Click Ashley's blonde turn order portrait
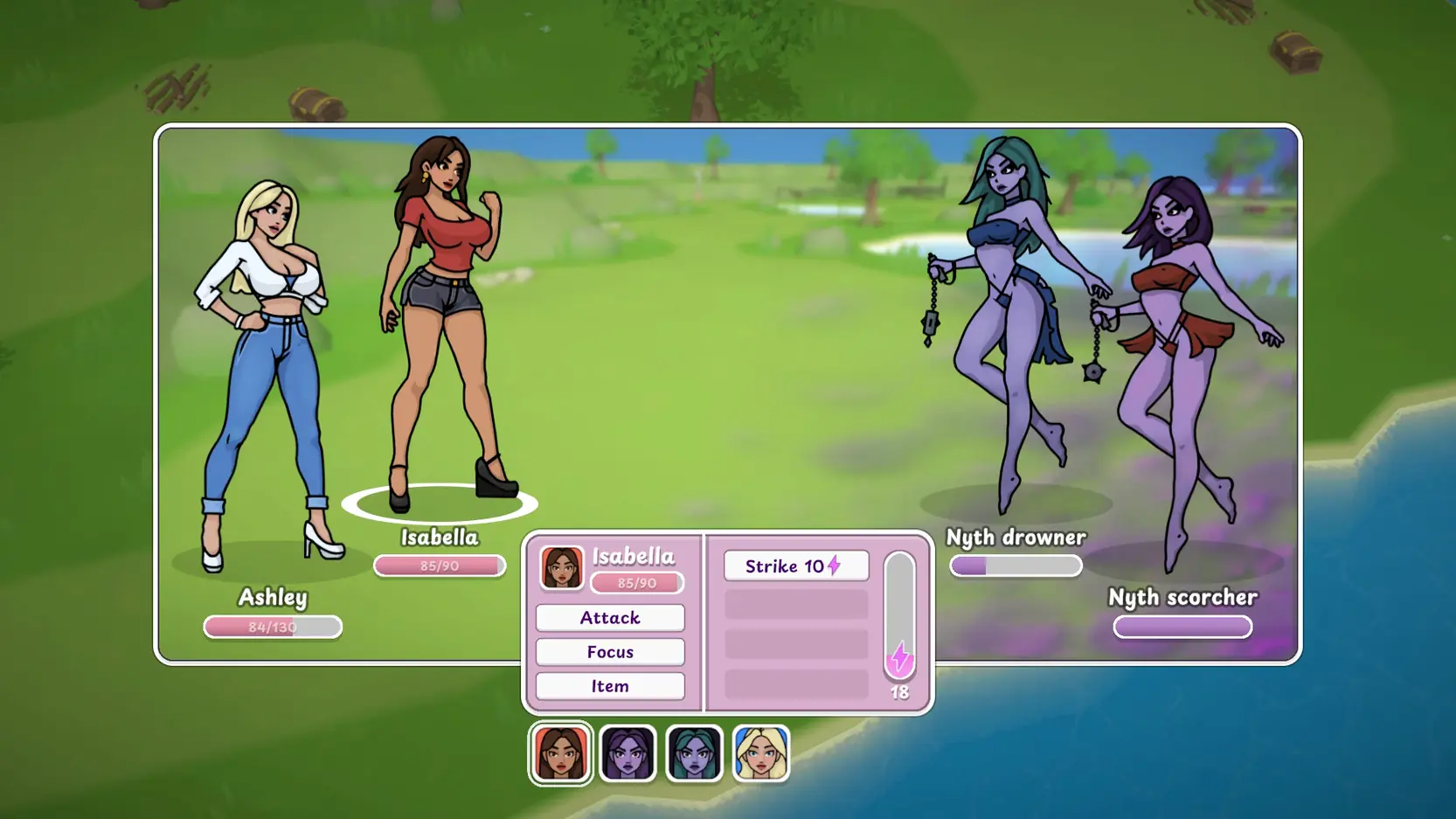This screenshot has height=819, width=1456. 760,753
